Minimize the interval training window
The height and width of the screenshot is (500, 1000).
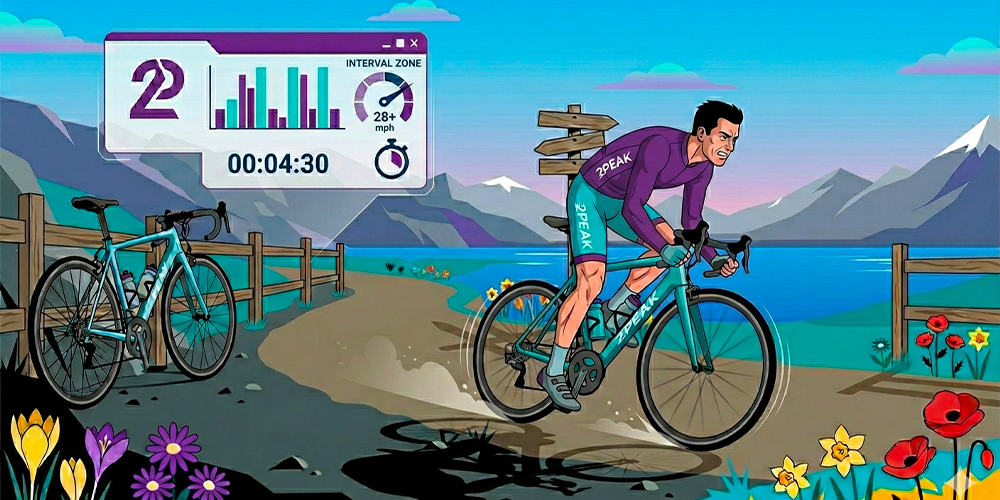(x=386, y=44)
